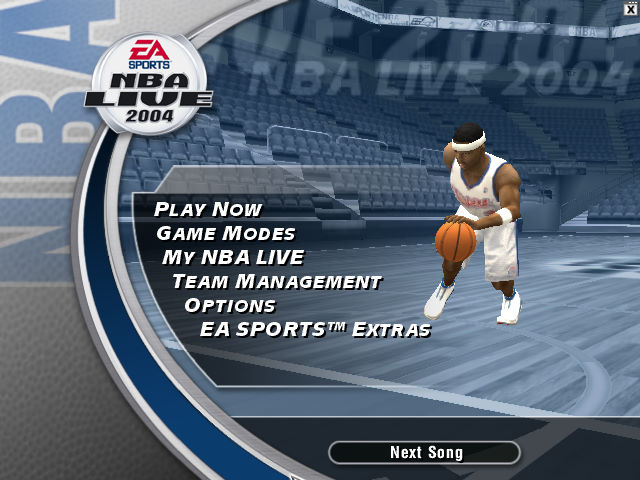The width and height of the screenshot is (640, 480).
Task: Open the Game Modes menu
Action: [226, 234]
